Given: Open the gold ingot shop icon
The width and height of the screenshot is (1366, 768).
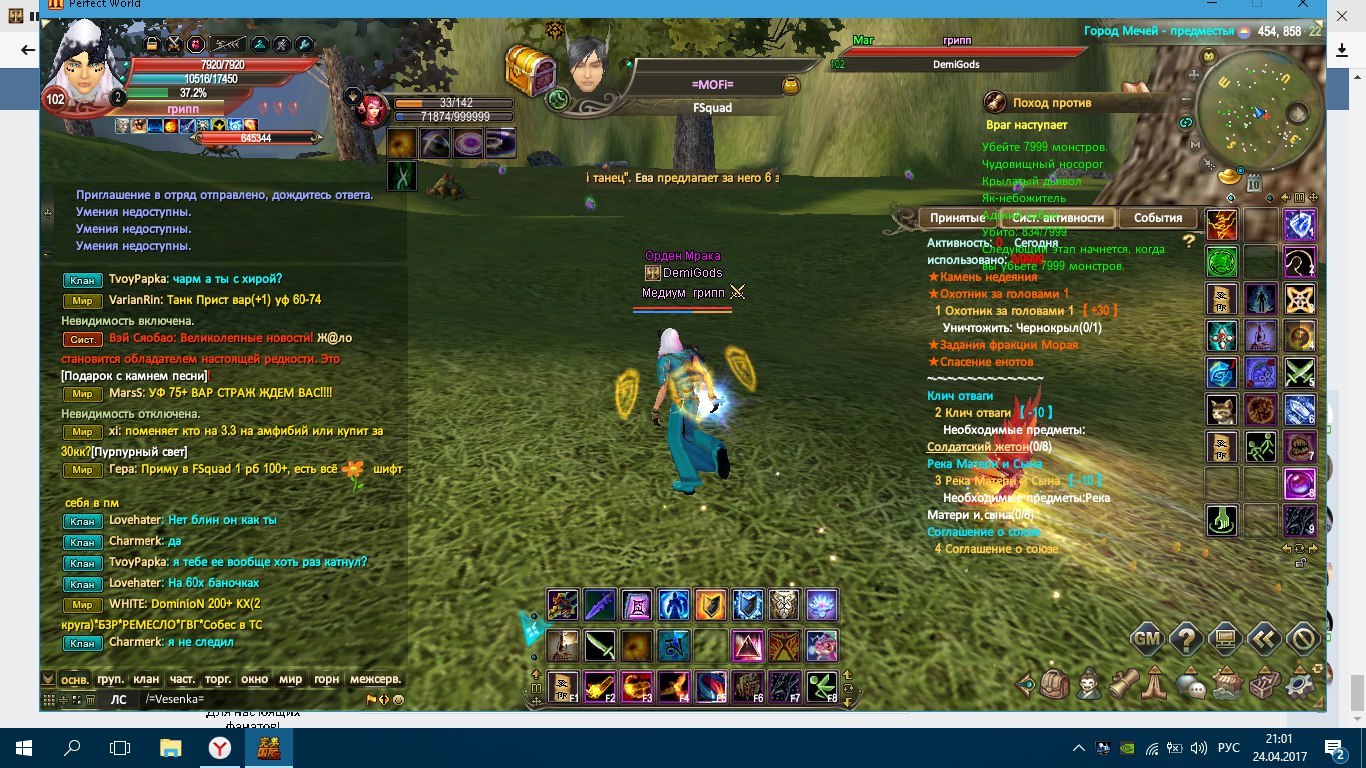Looking at the screenshot, I should click(1229, 176).
